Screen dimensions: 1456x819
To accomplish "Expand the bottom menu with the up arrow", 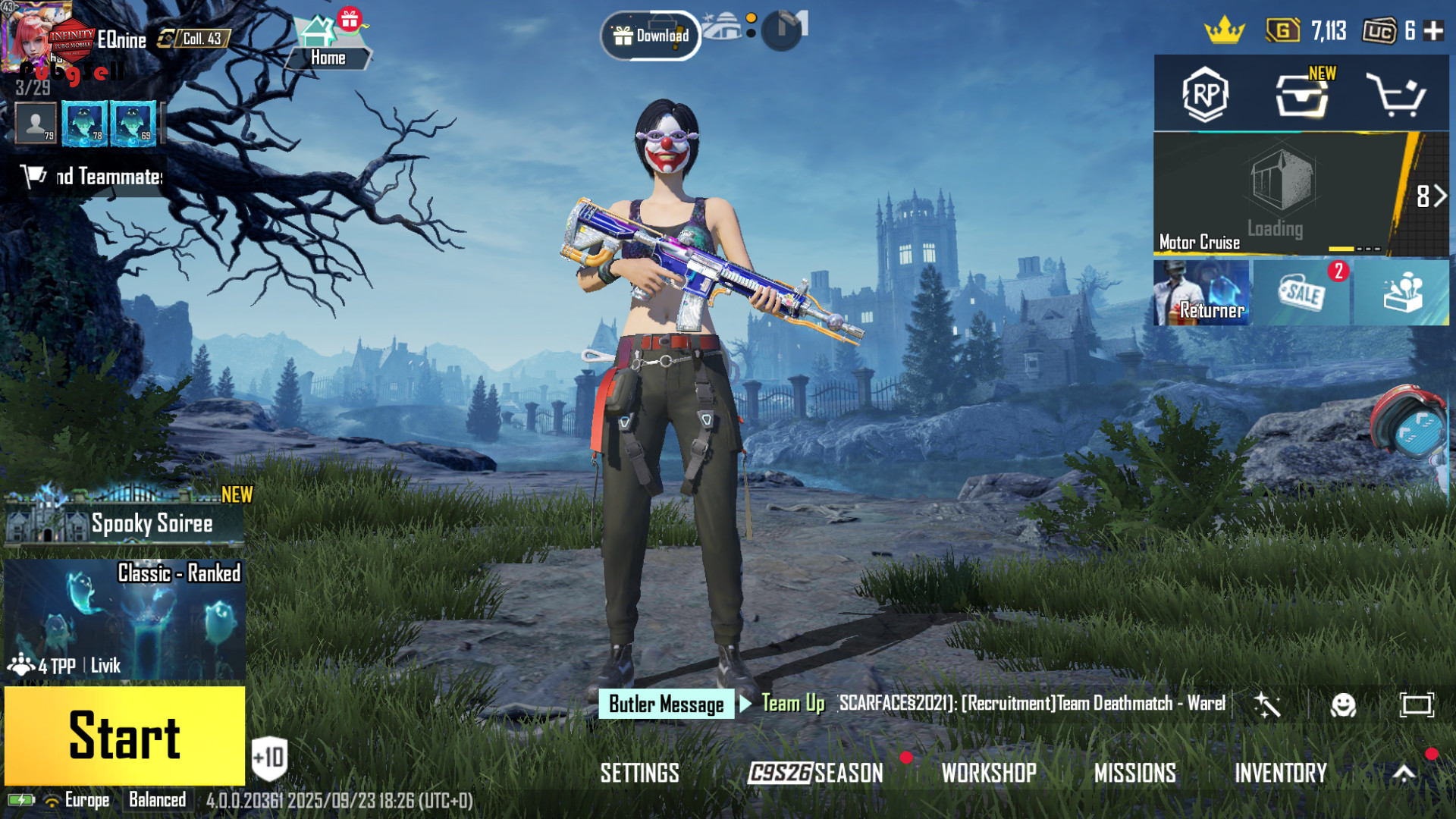I will click(1404, 773).
